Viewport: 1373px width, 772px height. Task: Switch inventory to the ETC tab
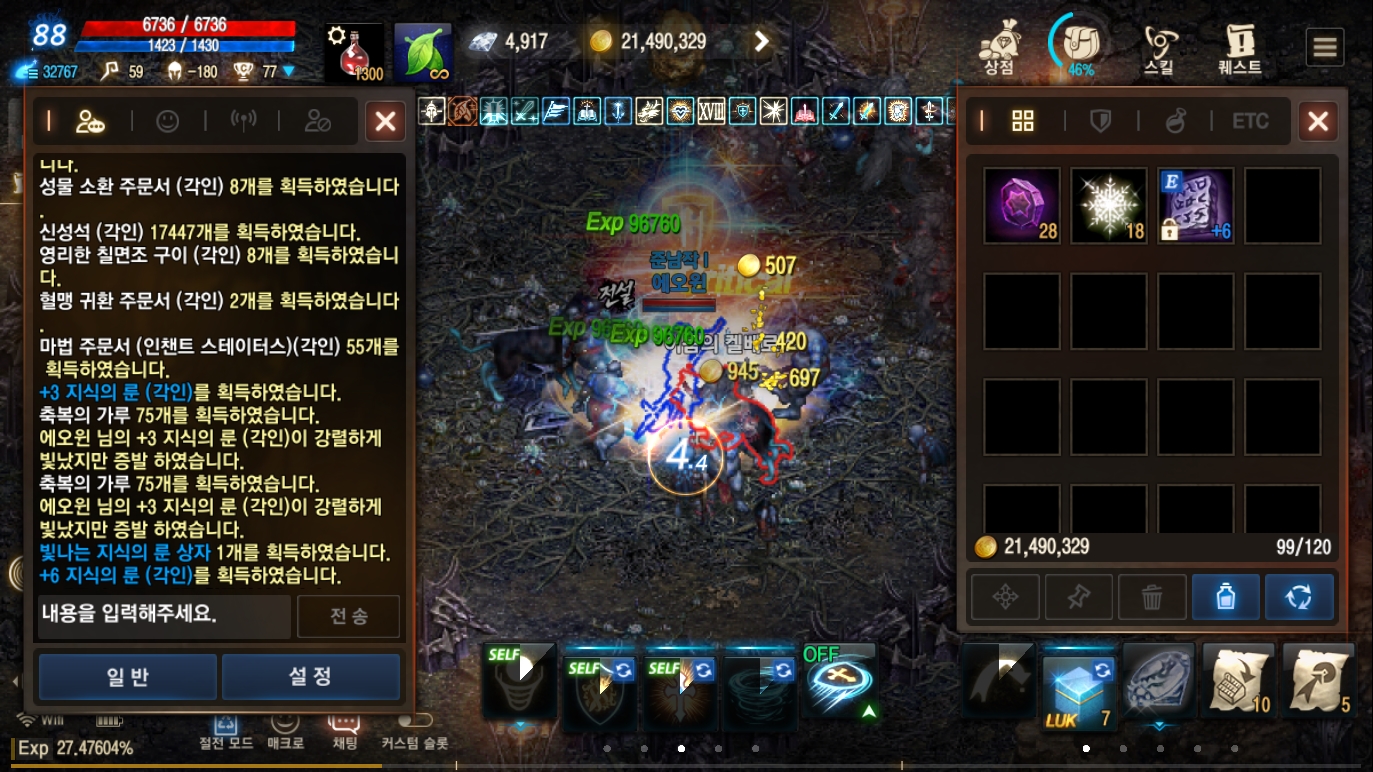click(1251, 121)
